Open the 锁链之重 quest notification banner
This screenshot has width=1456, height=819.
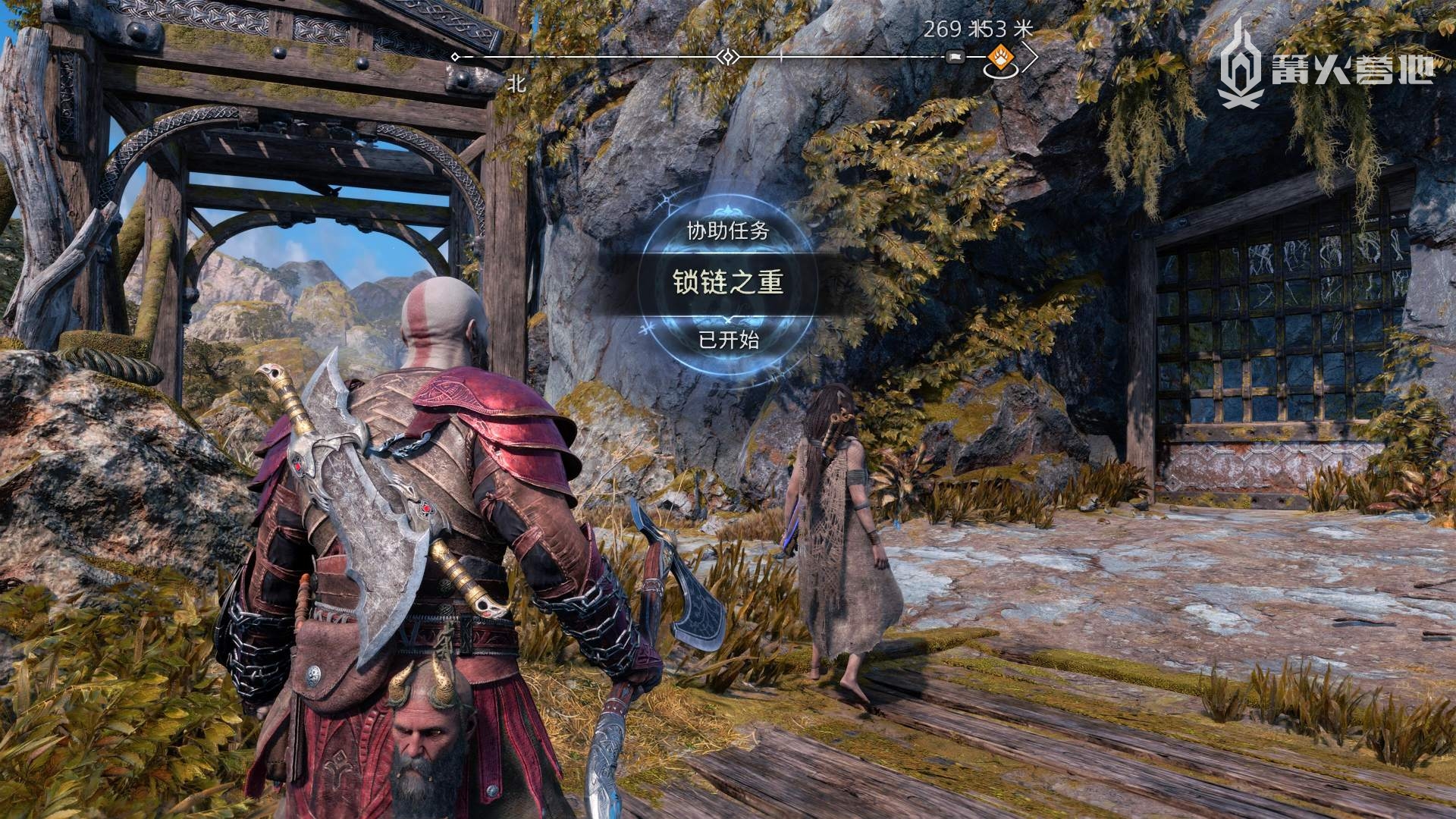(728, 282)
